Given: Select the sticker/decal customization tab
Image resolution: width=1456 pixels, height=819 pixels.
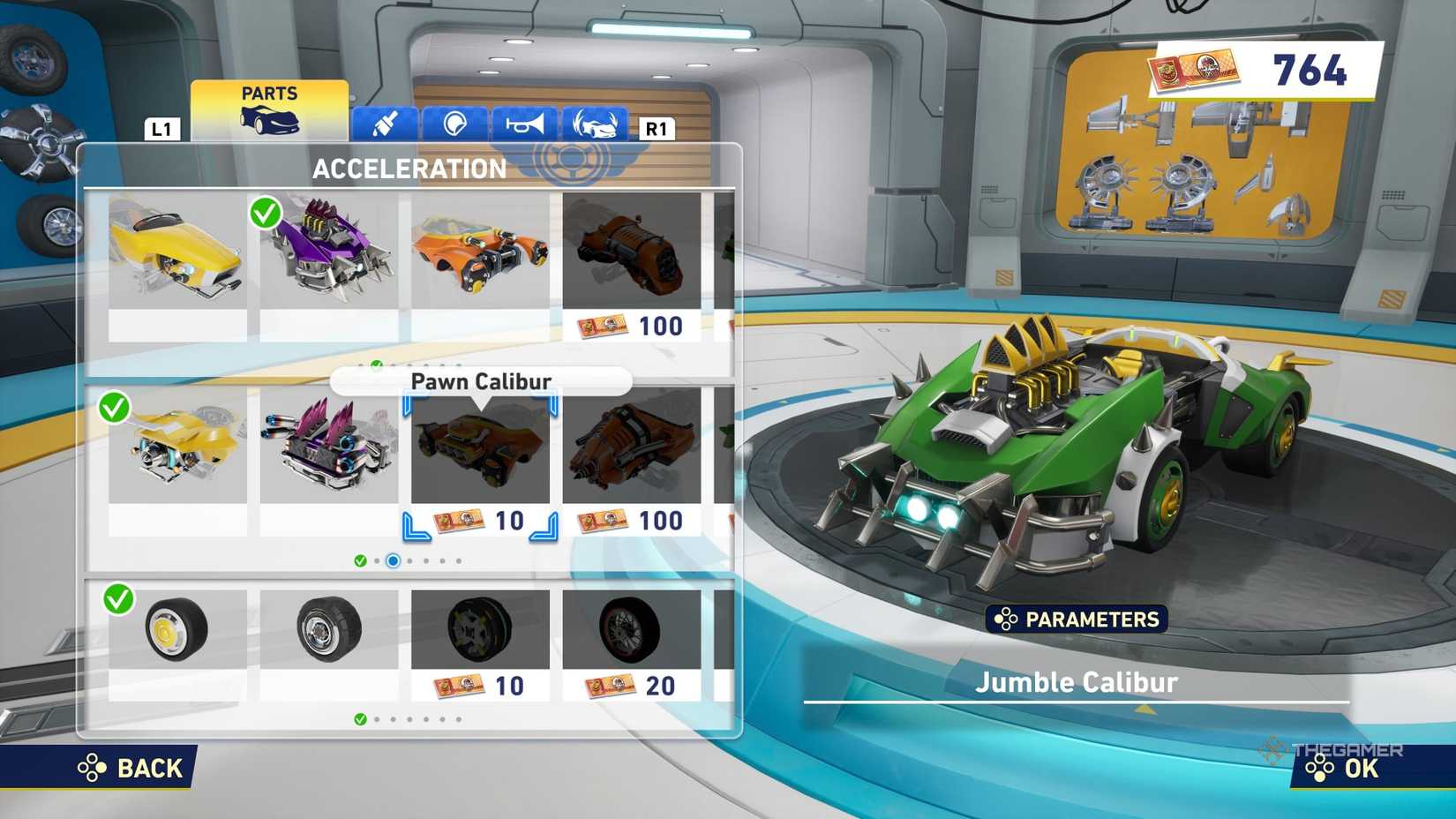Looking at the screenshot, I should (454, 124).
